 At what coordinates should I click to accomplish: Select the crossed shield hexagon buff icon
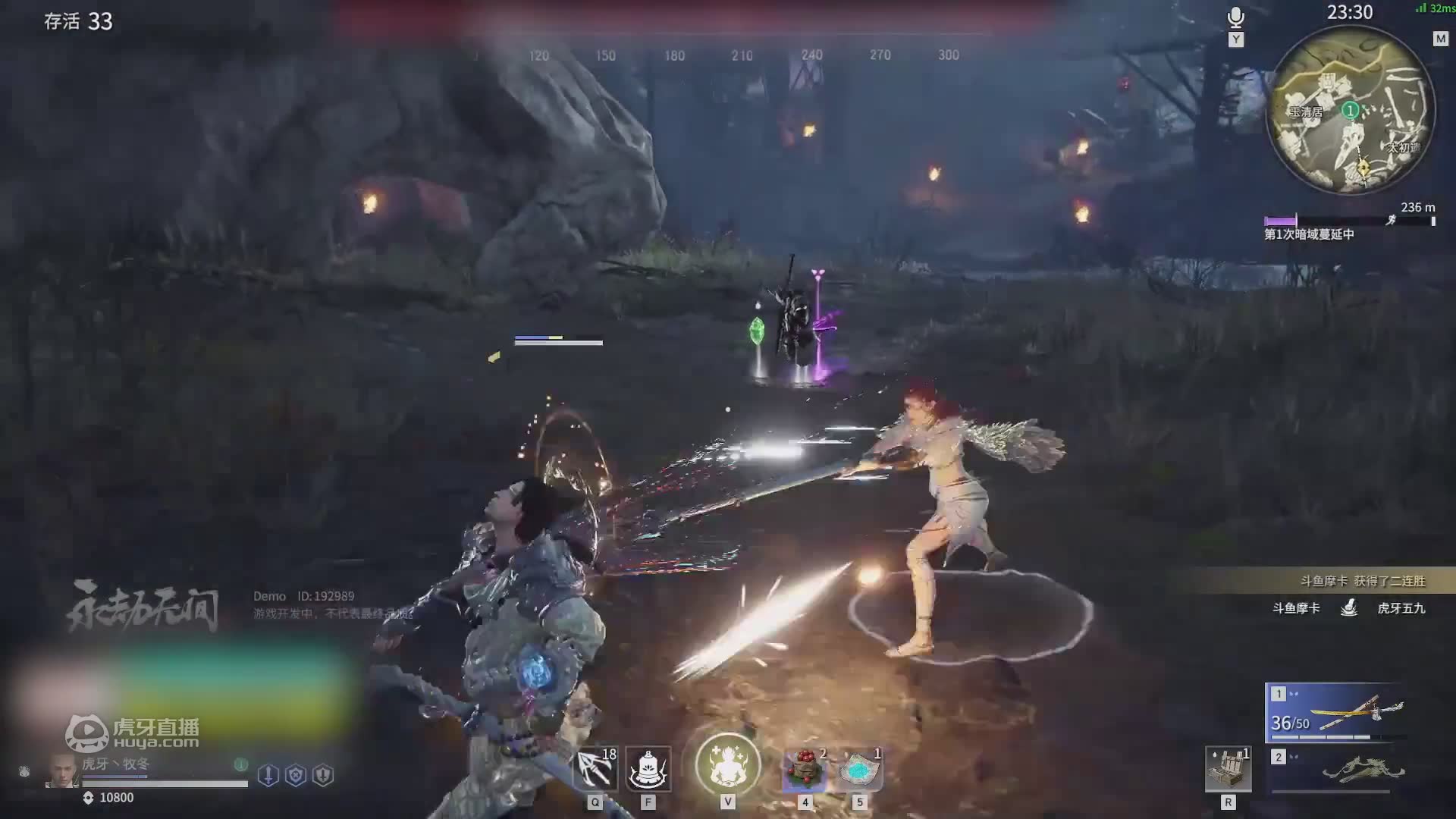[x=296, y=775]
